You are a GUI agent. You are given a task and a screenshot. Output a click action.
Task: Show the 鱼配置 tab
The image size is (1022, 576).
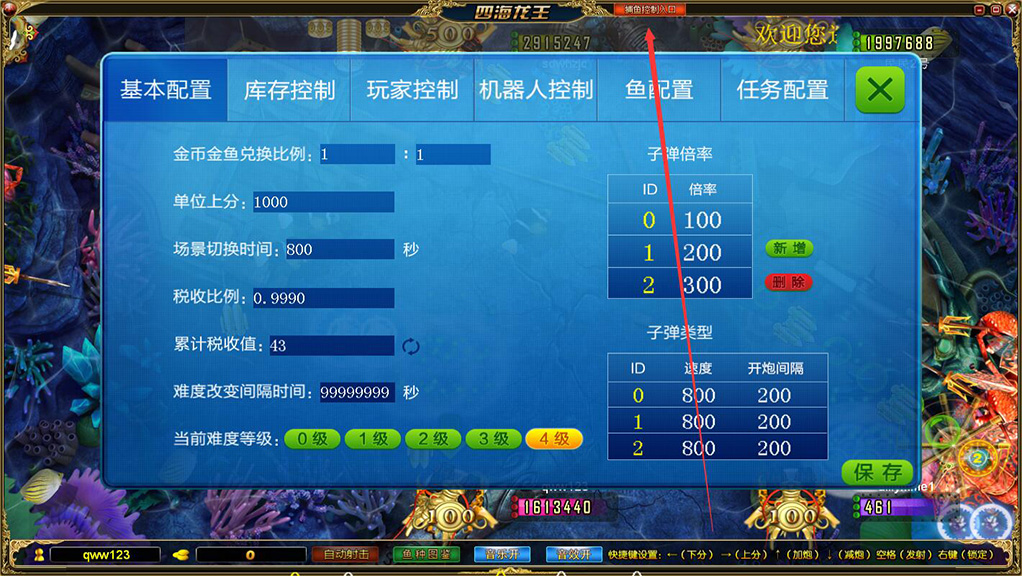pos(659,90)
